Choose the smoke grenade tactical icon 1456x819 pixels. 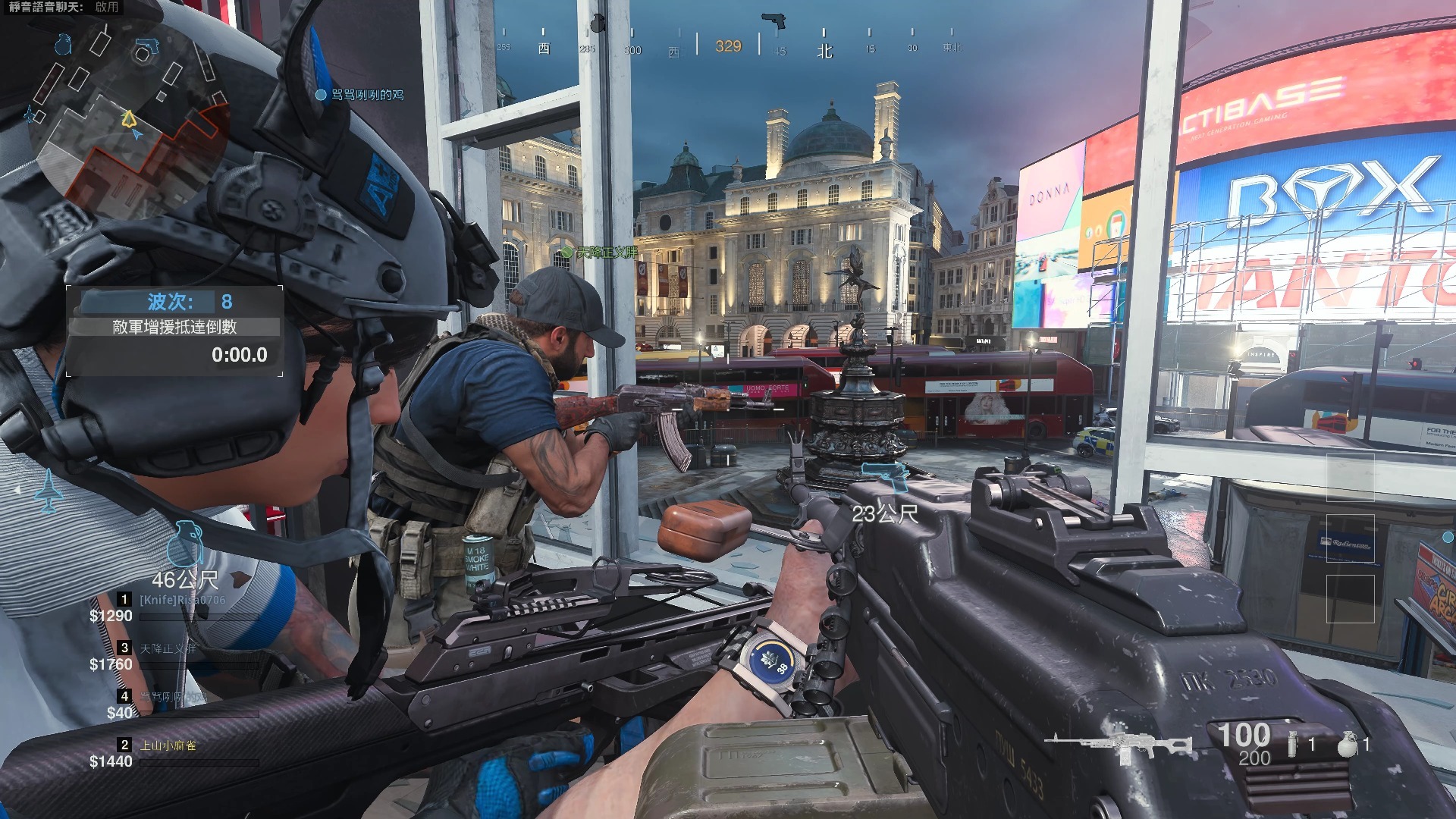coord(1292,745)
